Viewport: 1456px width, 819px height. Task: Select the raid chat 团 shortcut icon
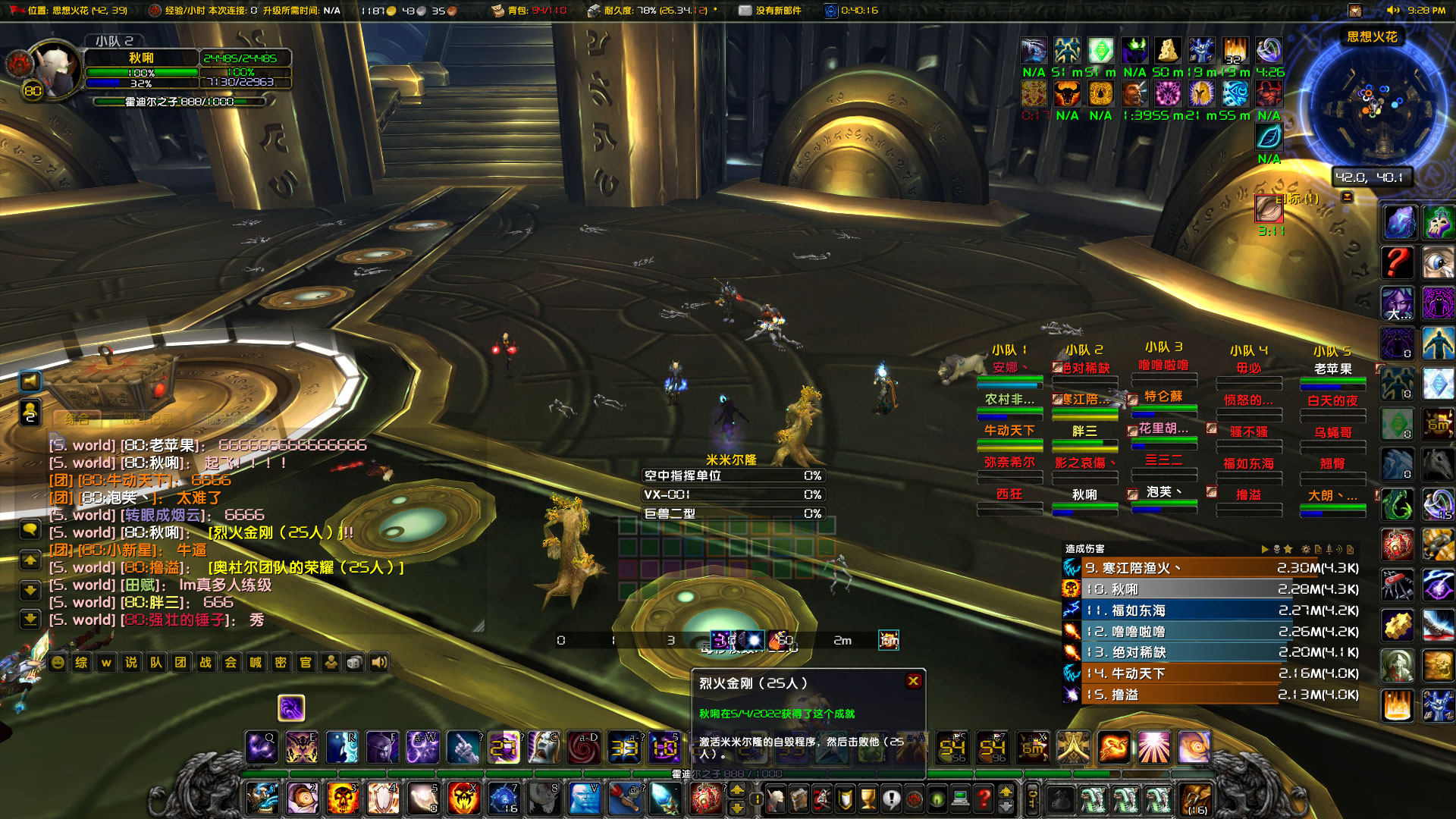click(x=180, y=662)
